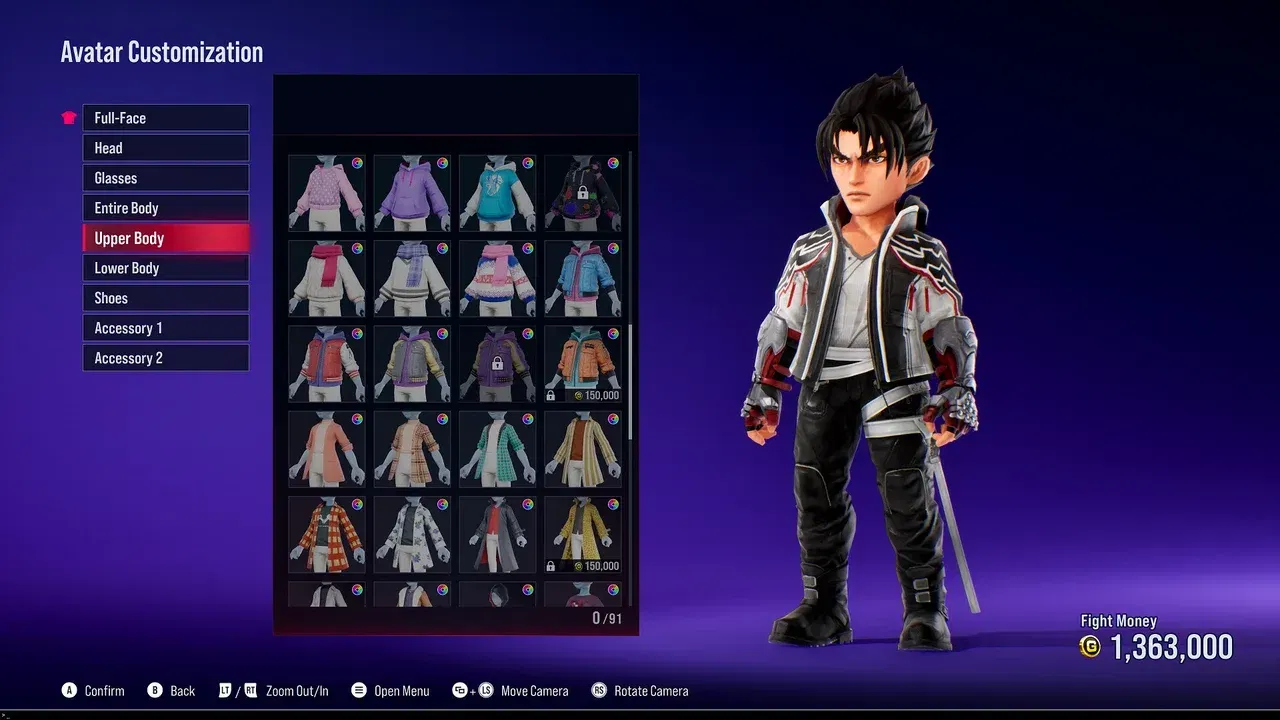Screen dimensions: 1280x720
Task: Click the lock icon on the locked purple hoodie
Action: 497,364
